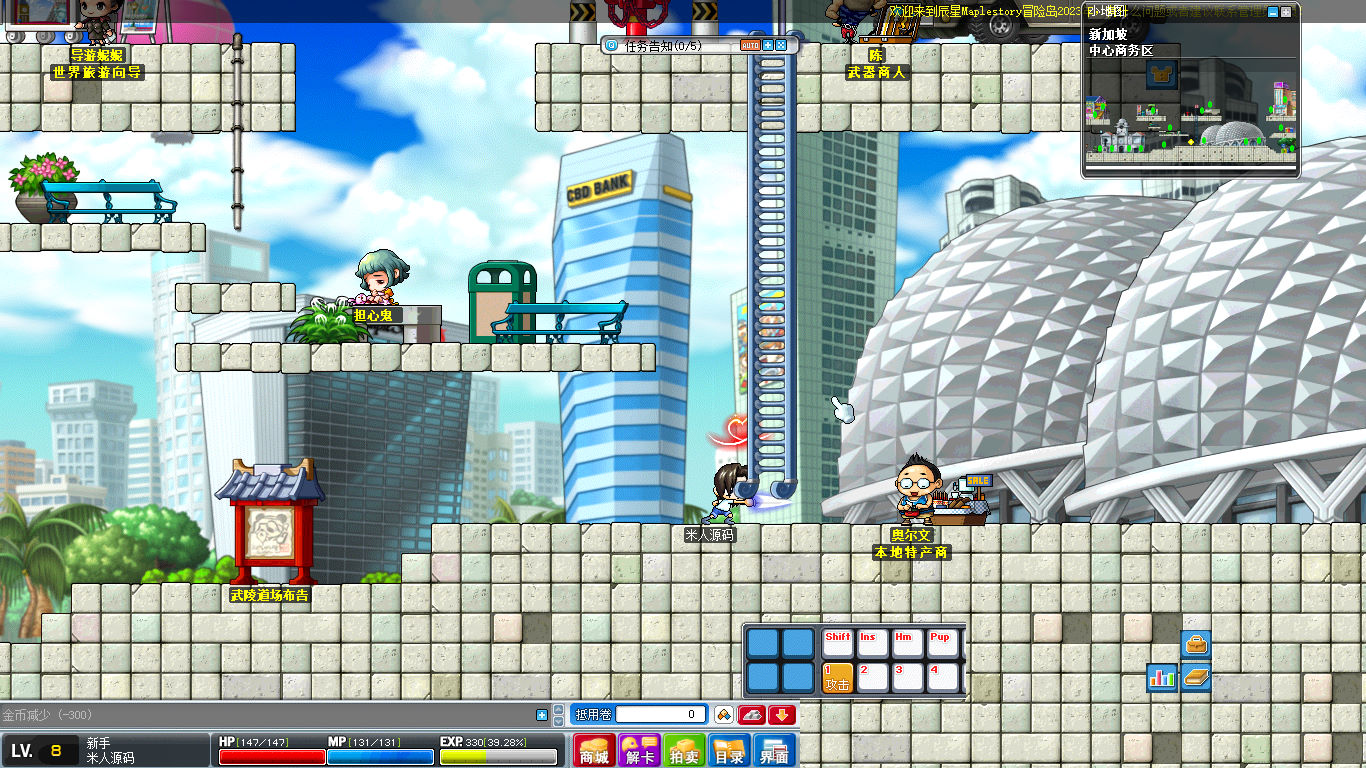Toggle AUTO on the quest notifier
This screenshot has height=768, width=1366.
click(x=750, y=45)
